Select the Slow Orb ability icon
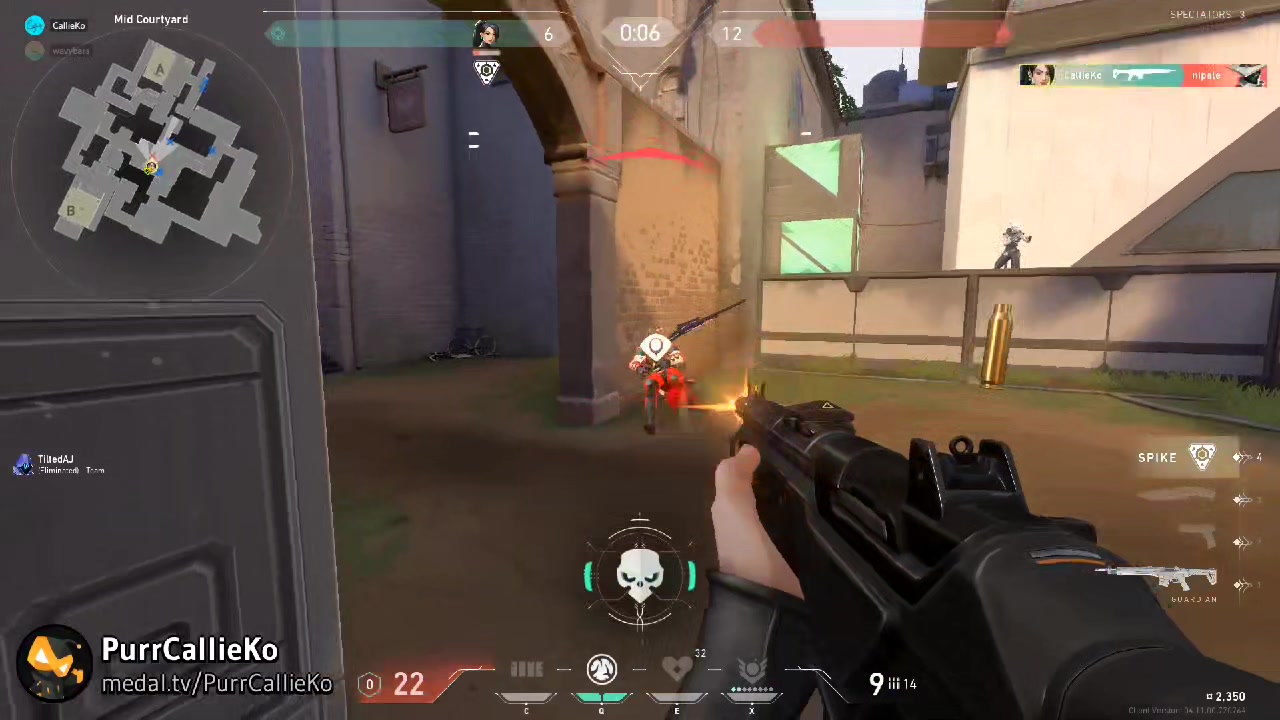1280x720 pixels. pos(601,668)
